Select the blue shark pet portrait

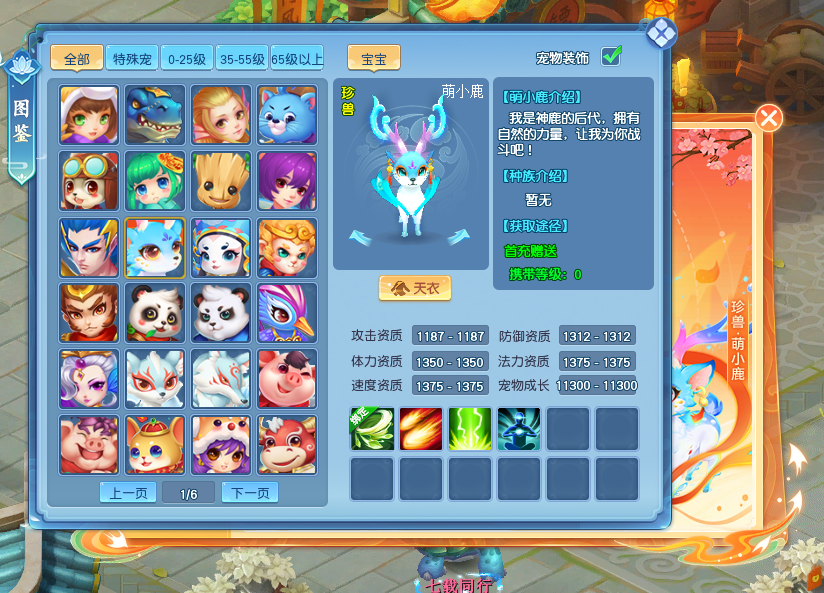coord(155,115)
